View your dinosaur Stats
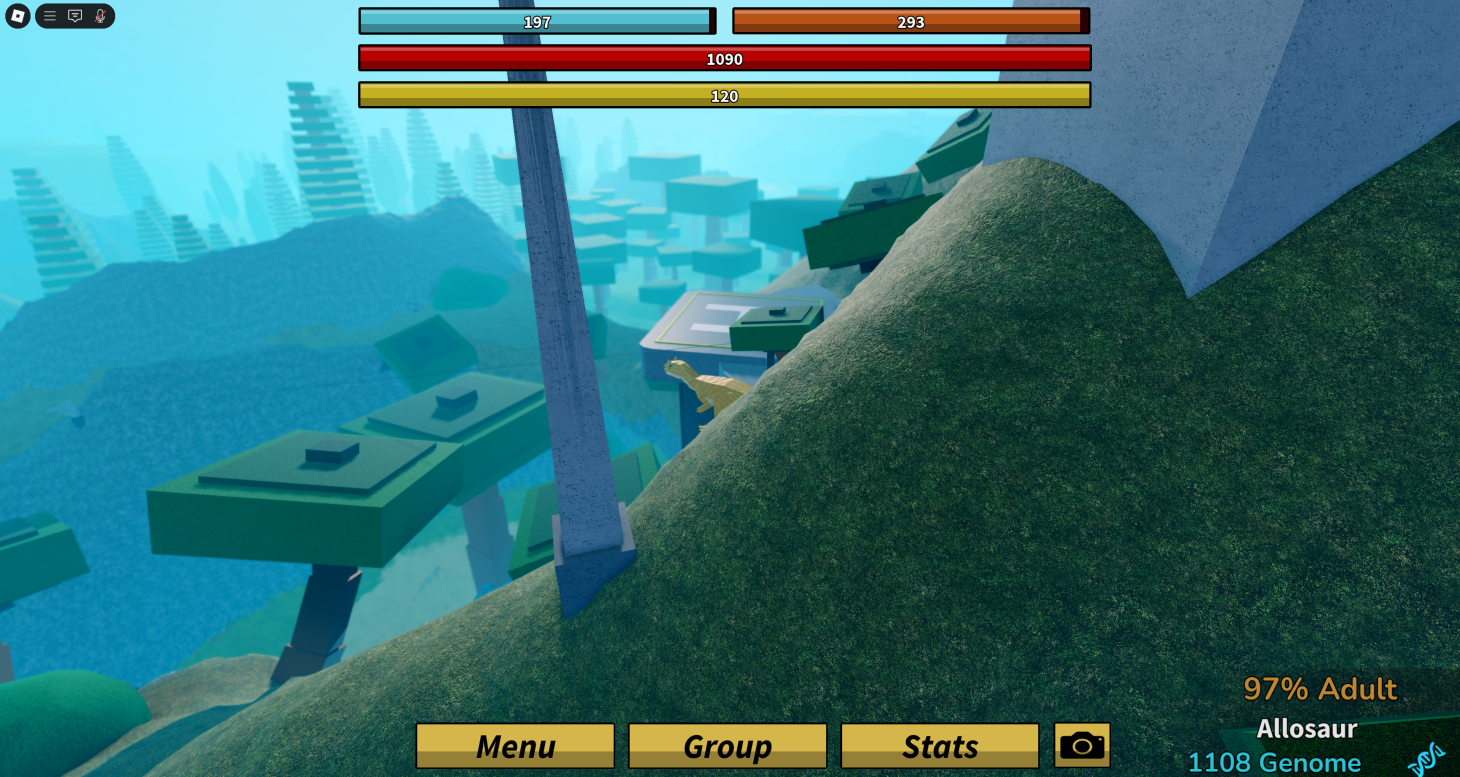1460x777 pixels. click(x=939, y=745)
